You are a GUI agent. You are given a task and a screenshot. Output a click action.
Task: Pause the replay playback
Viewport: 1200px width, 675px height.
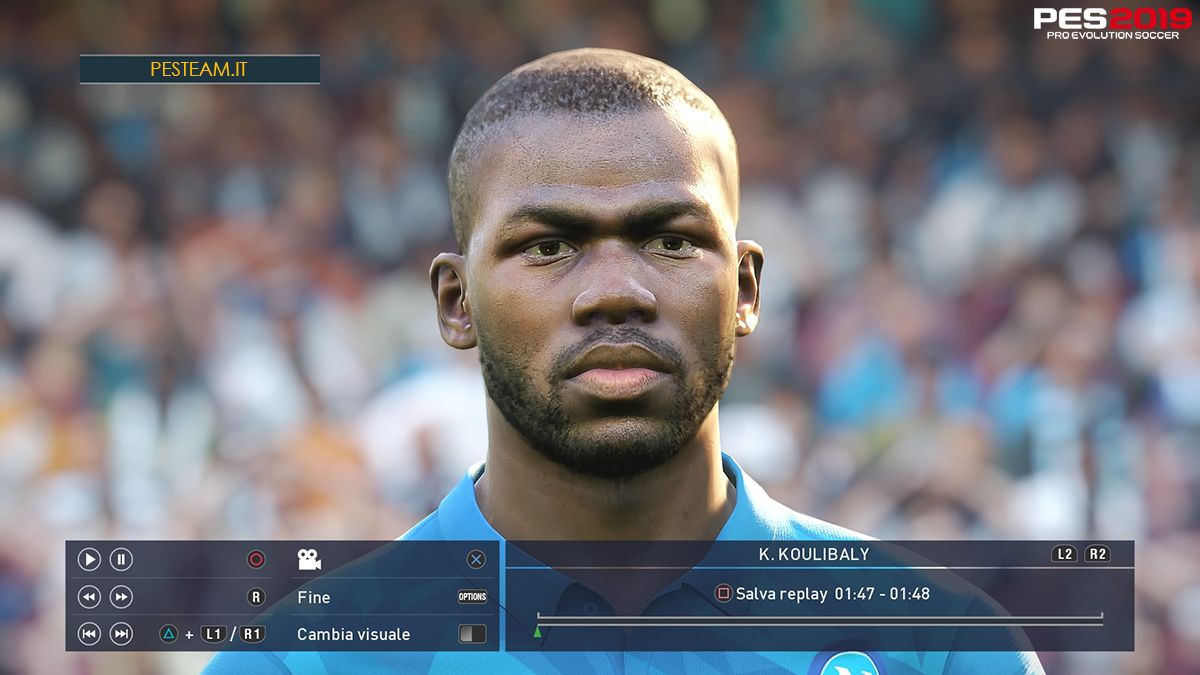[121, 560]
